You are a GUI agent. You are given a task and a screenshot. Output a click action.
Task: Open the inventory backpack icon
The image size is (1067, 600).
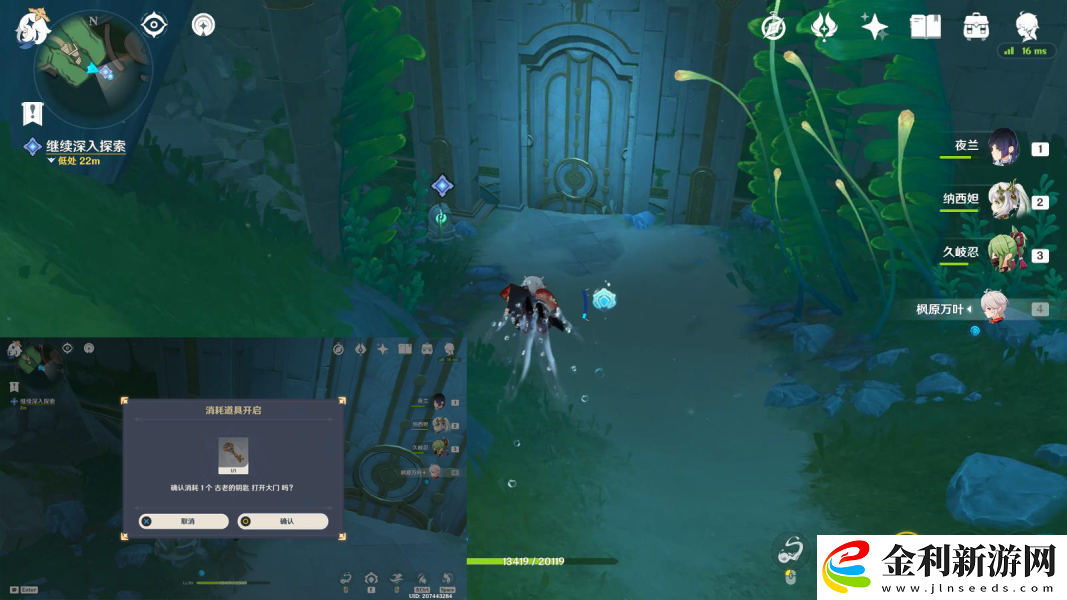pos(976,27)
